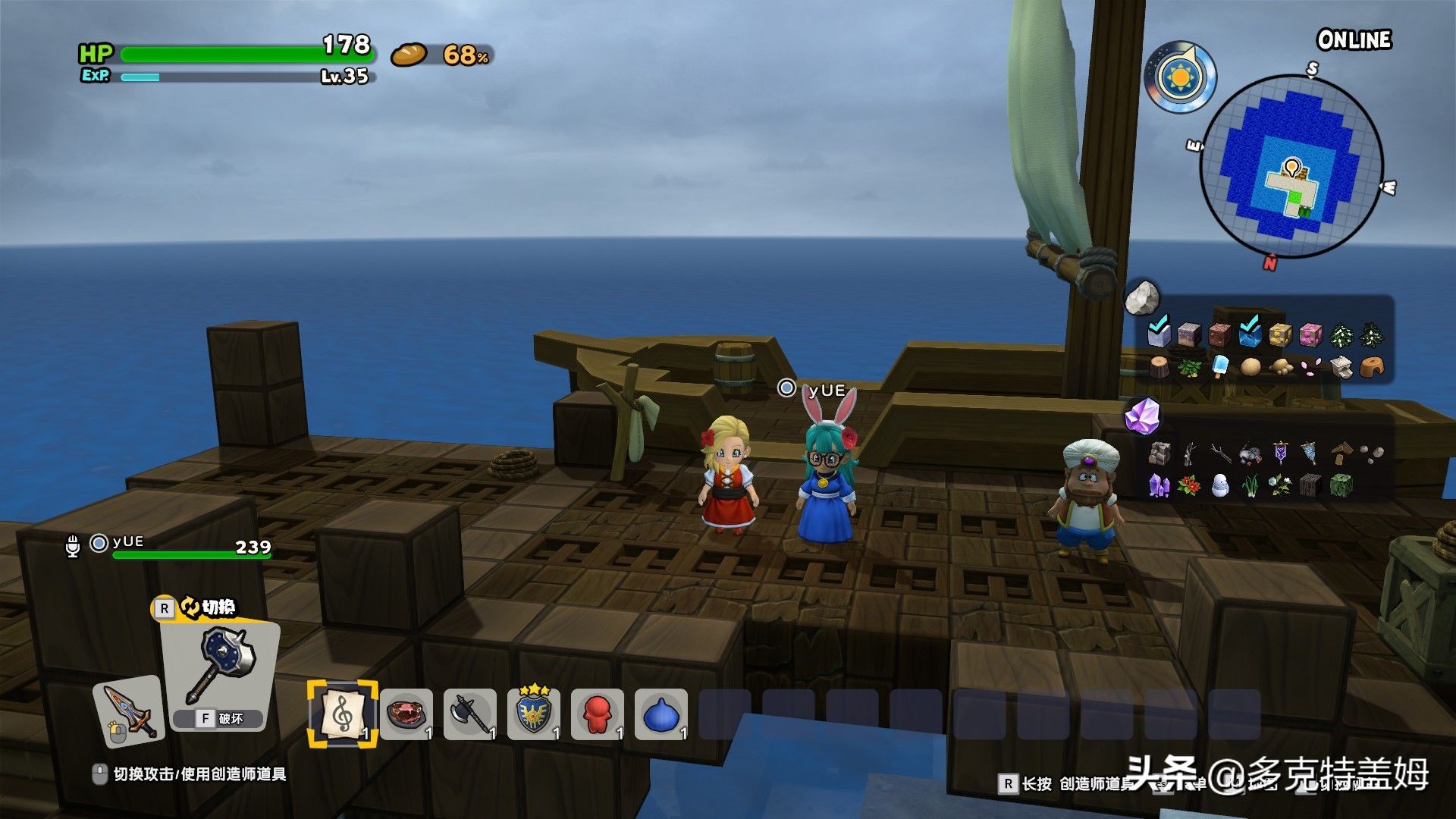1456x819 pixels.
Task: Select the three-star blue shield slot
Action: tap(534, 714)
